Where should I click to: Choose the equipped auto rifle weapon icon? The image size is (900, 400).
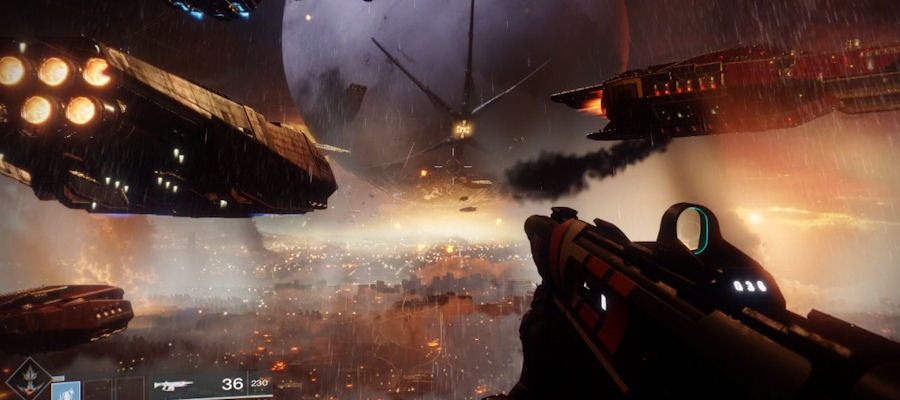point(172,385)
